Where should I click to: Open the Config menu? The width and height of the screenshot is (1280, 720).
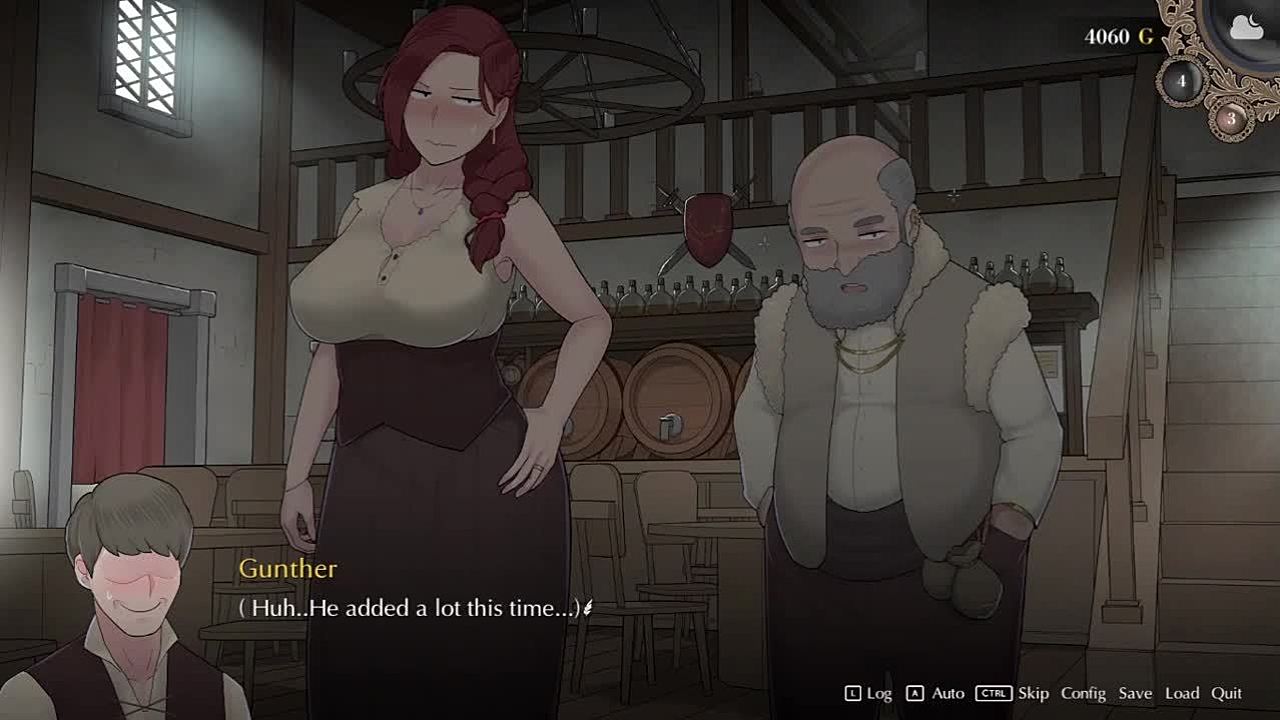tap(1083, 693)
